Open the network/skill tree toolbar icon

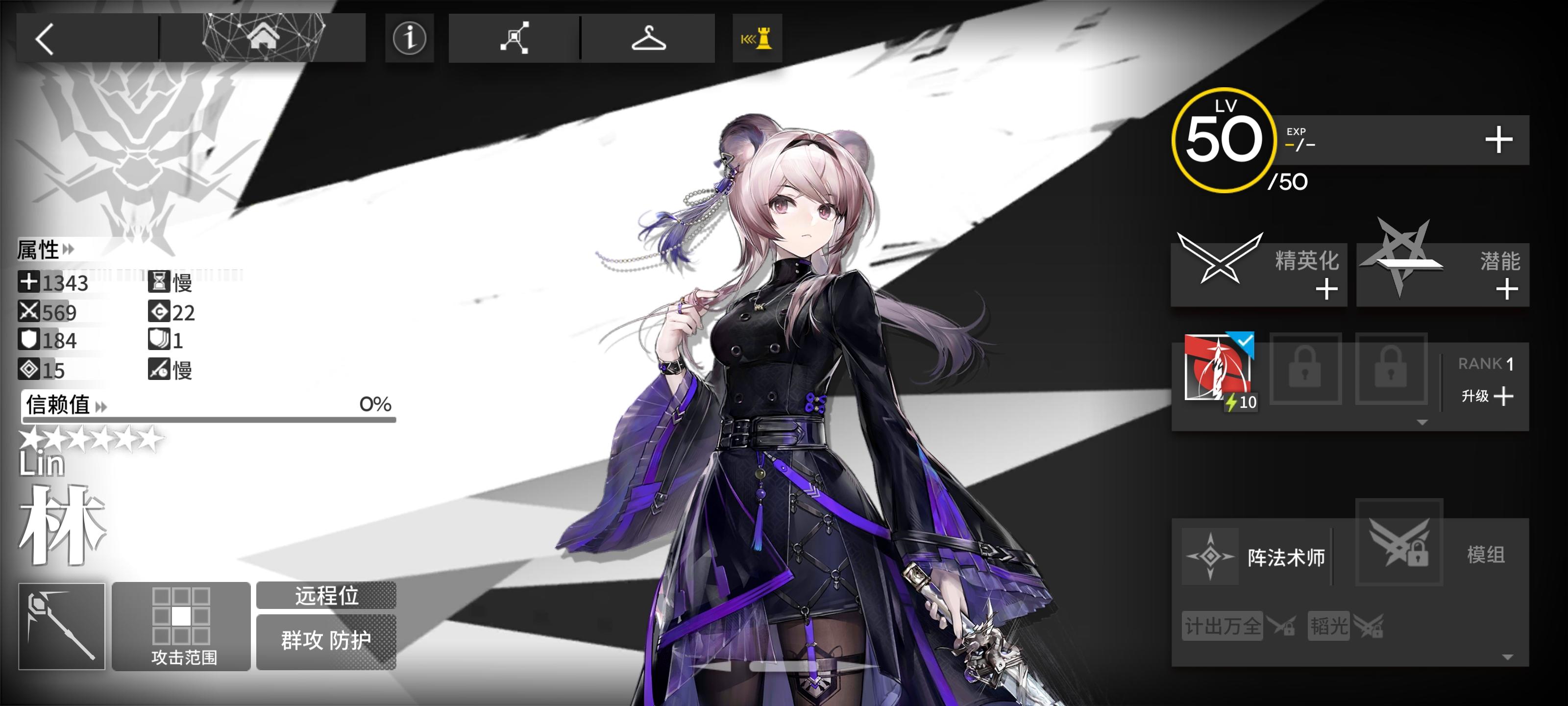pyautogui.click(x=514, y=38)
